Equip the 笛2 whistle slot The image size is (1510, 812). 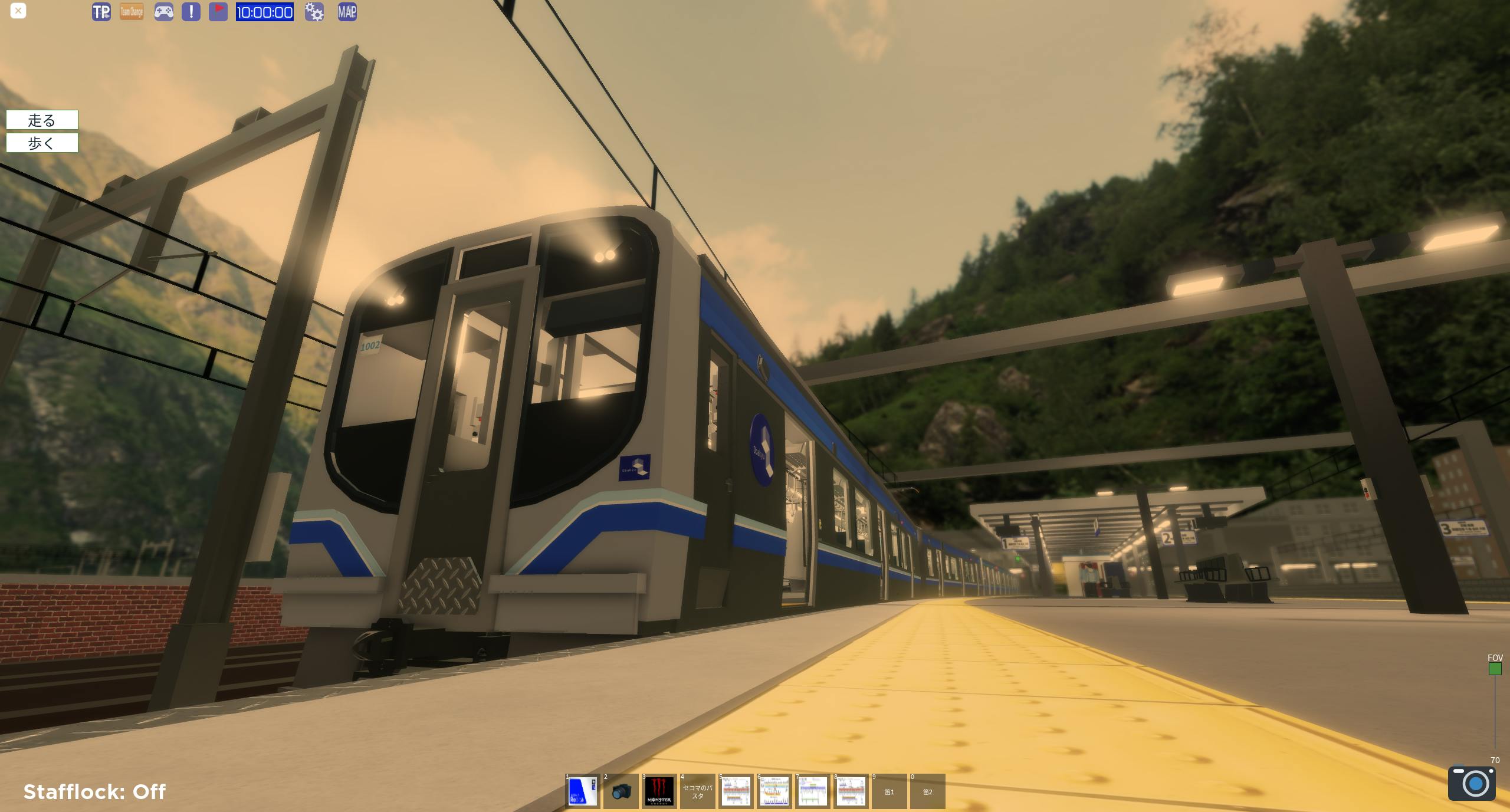tap(927, 791)
